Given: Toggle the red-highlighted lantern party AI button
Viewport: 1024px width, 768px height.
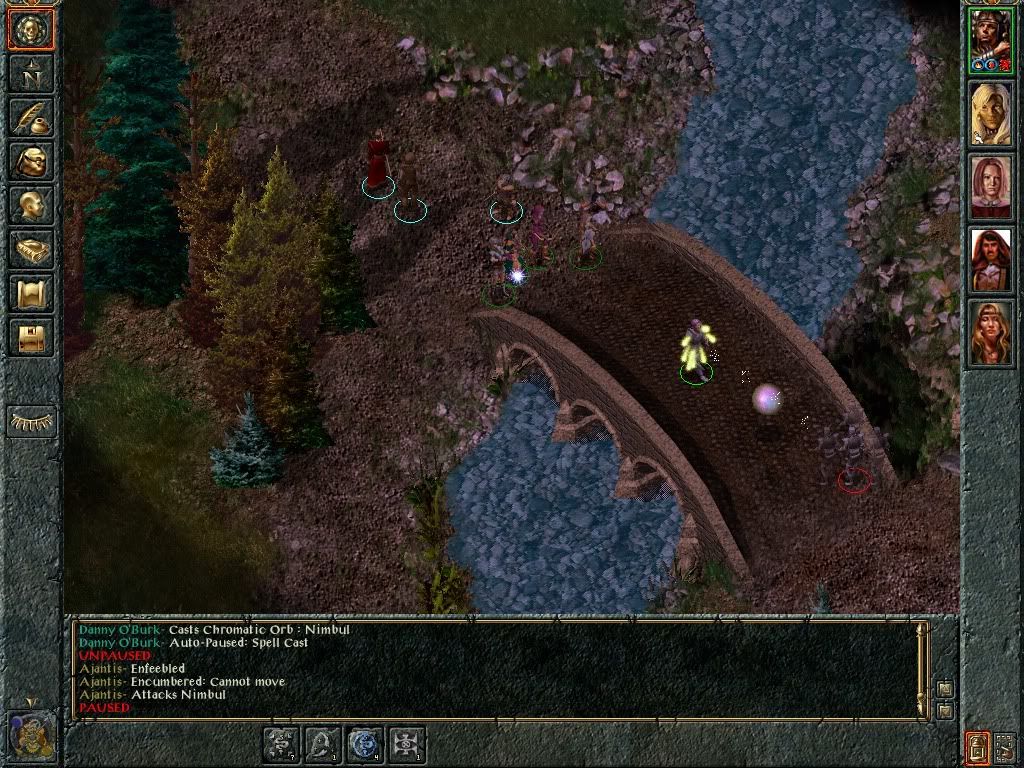Looking at the screenshot, I should pyautogui.click(x=976, y=746).
